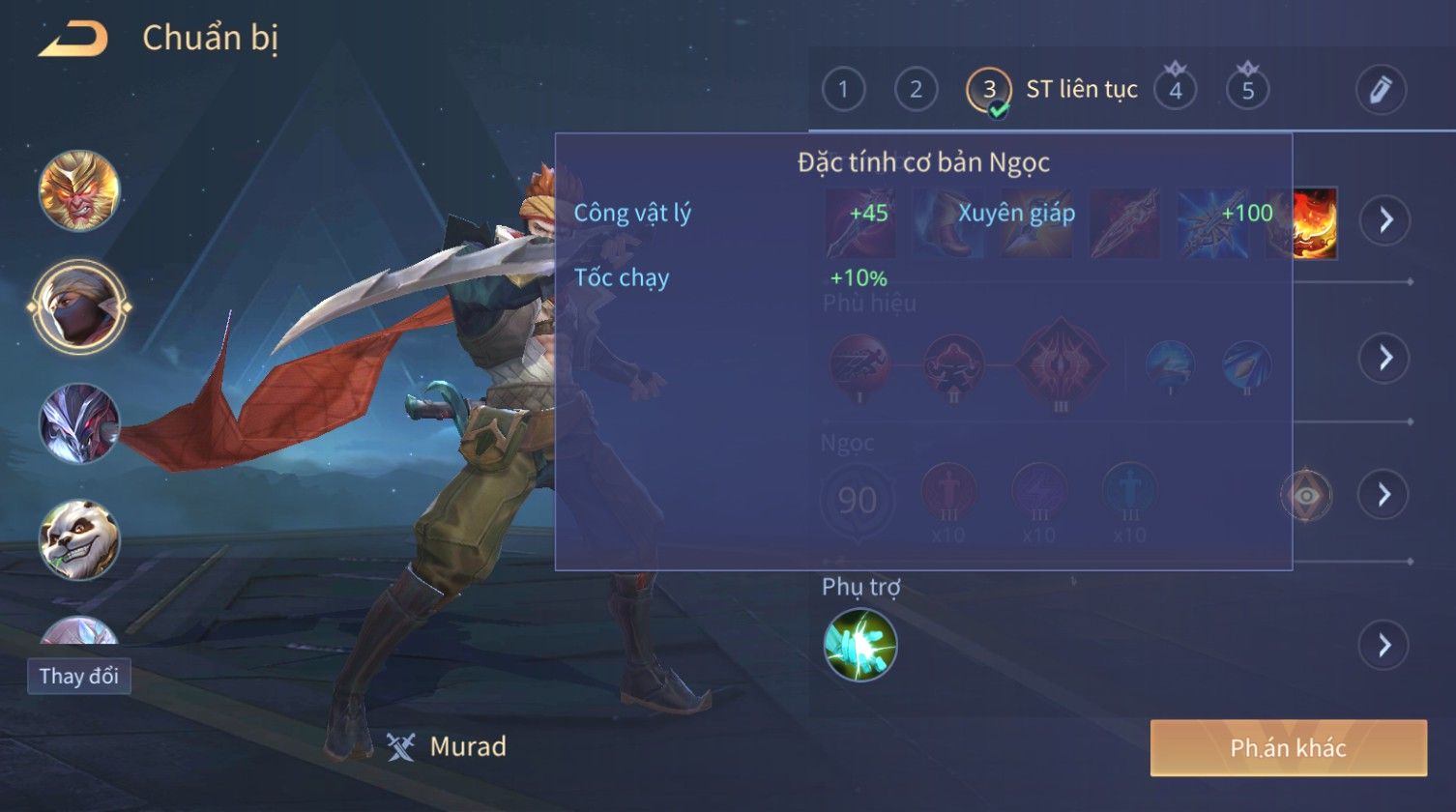1456x812 pixels.
Task: Edit the preset name with pencil icon
Action: pos(1380,90)
